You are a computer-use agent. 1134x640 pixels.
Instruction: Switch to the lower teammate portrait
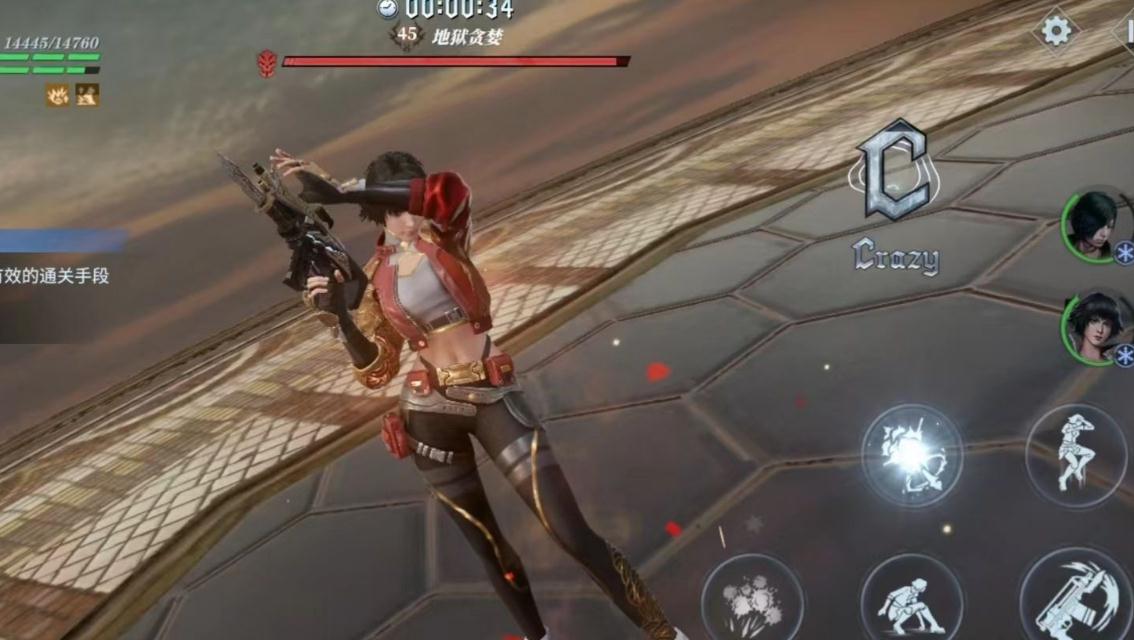point(1094,325)
